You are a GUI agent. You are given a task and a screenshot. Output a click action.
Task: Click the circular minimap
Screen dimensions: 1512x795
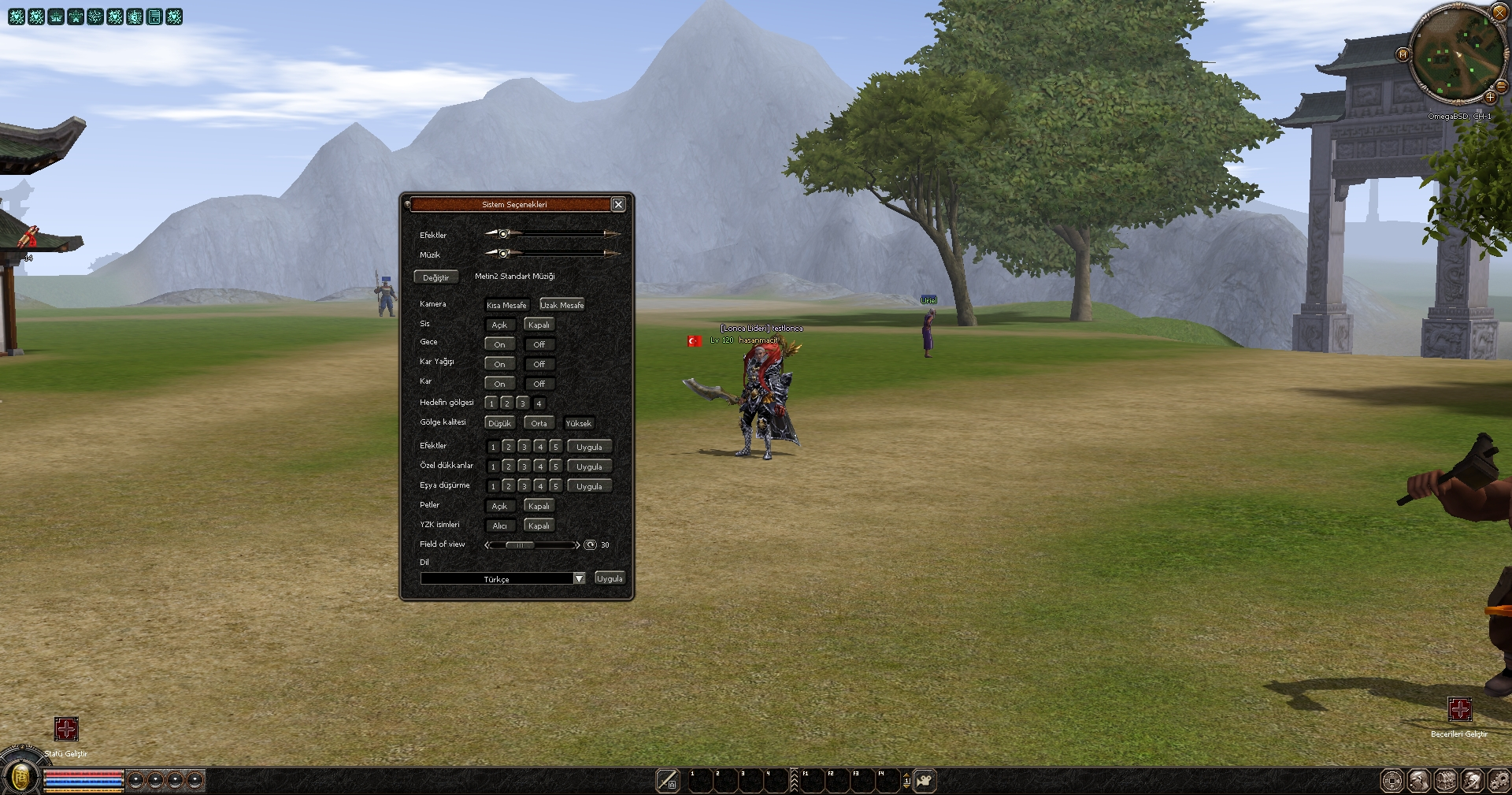(x=1456, y=55)
